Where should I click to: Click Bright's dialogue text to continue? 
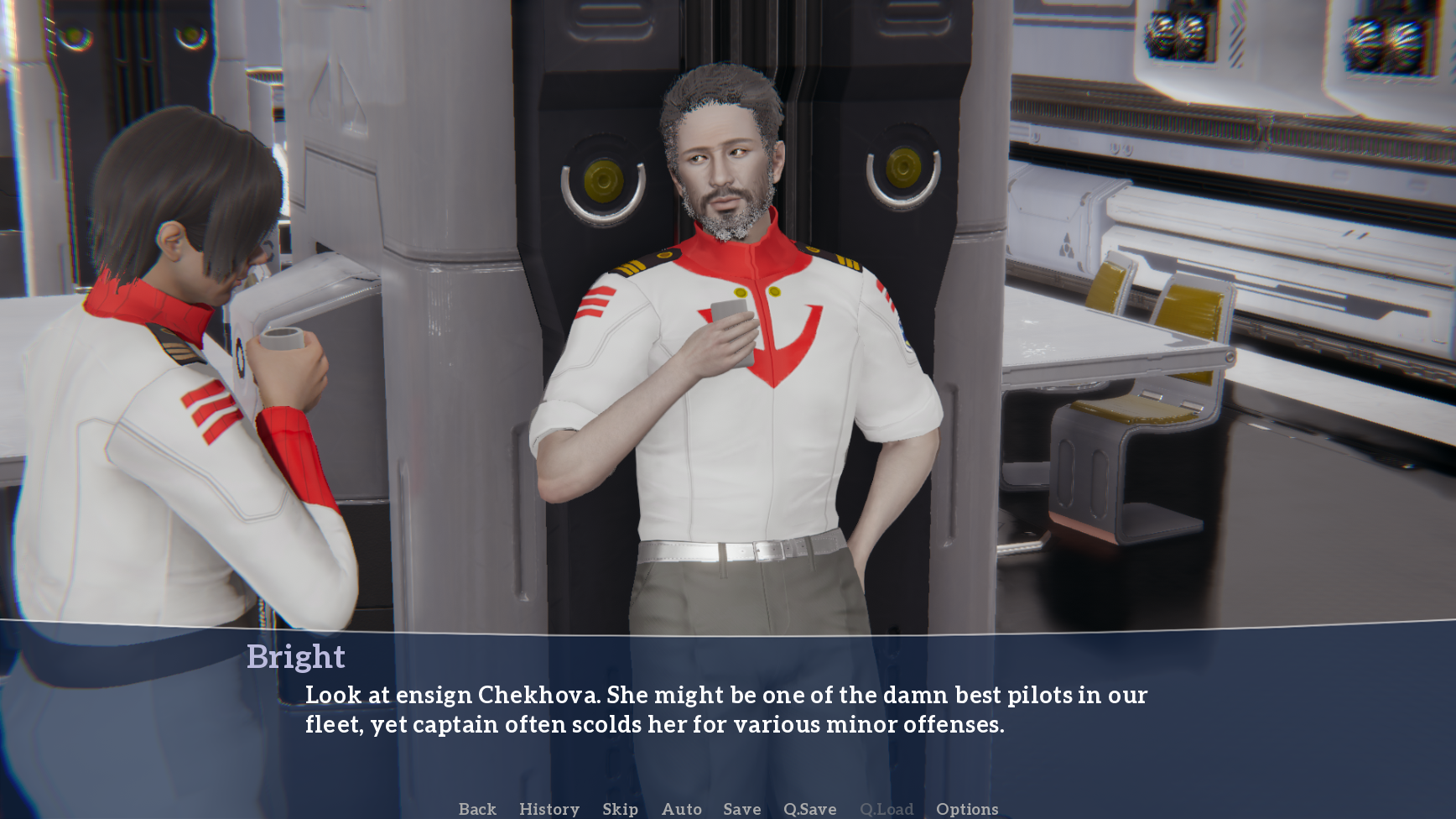tap(725, 709)
